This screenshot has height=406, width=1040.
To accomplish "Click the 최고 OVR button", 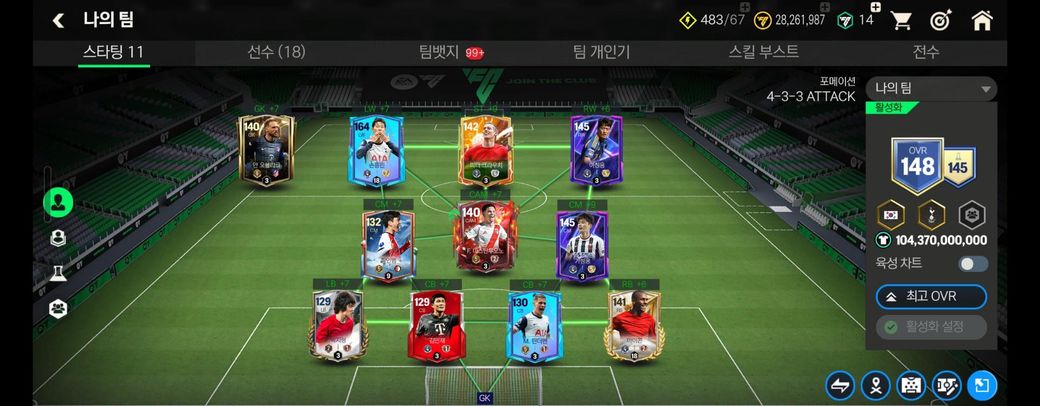I will pos(931,297).
